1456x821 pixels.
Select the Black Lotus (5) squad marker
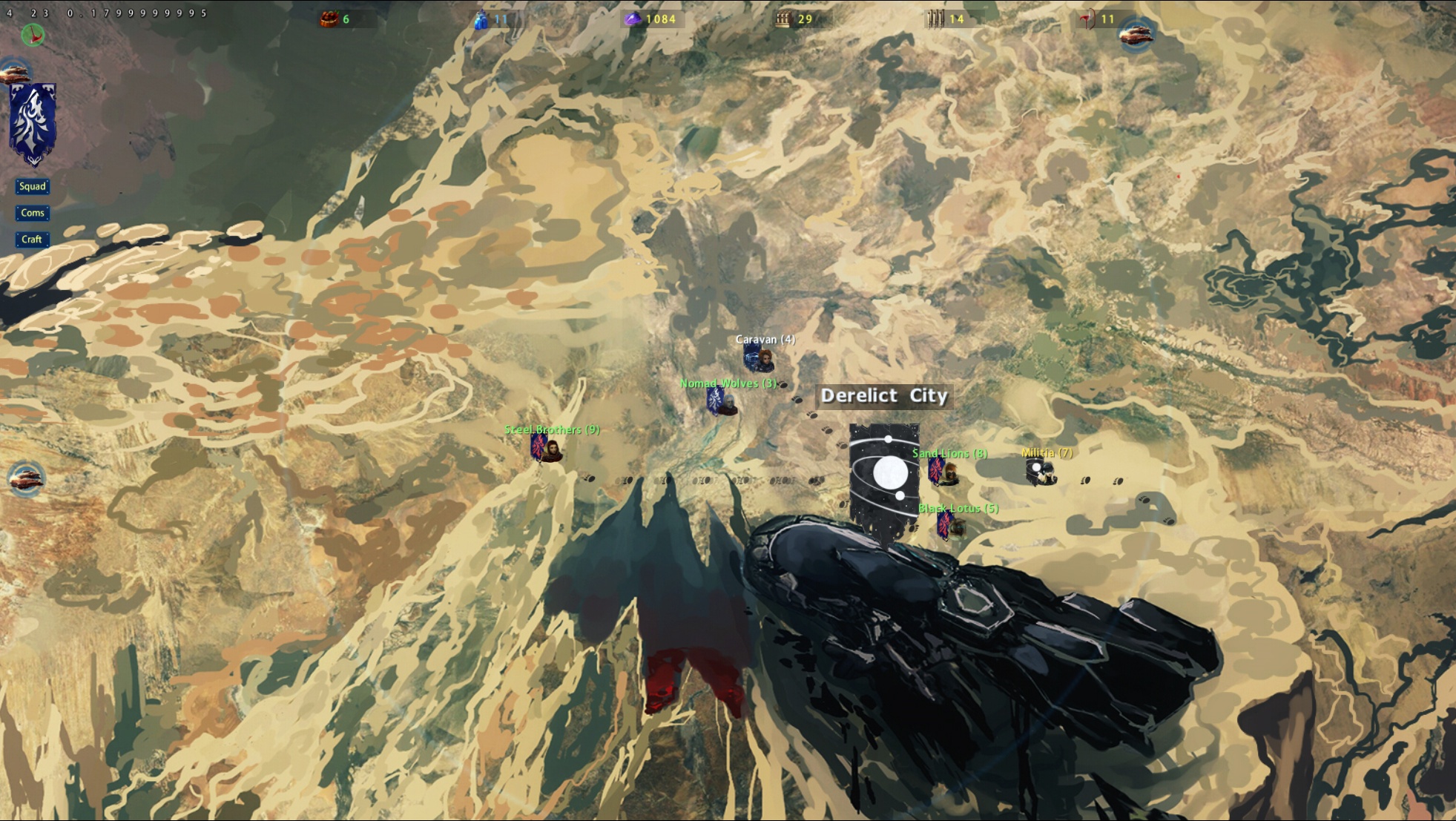coord(949,526)
